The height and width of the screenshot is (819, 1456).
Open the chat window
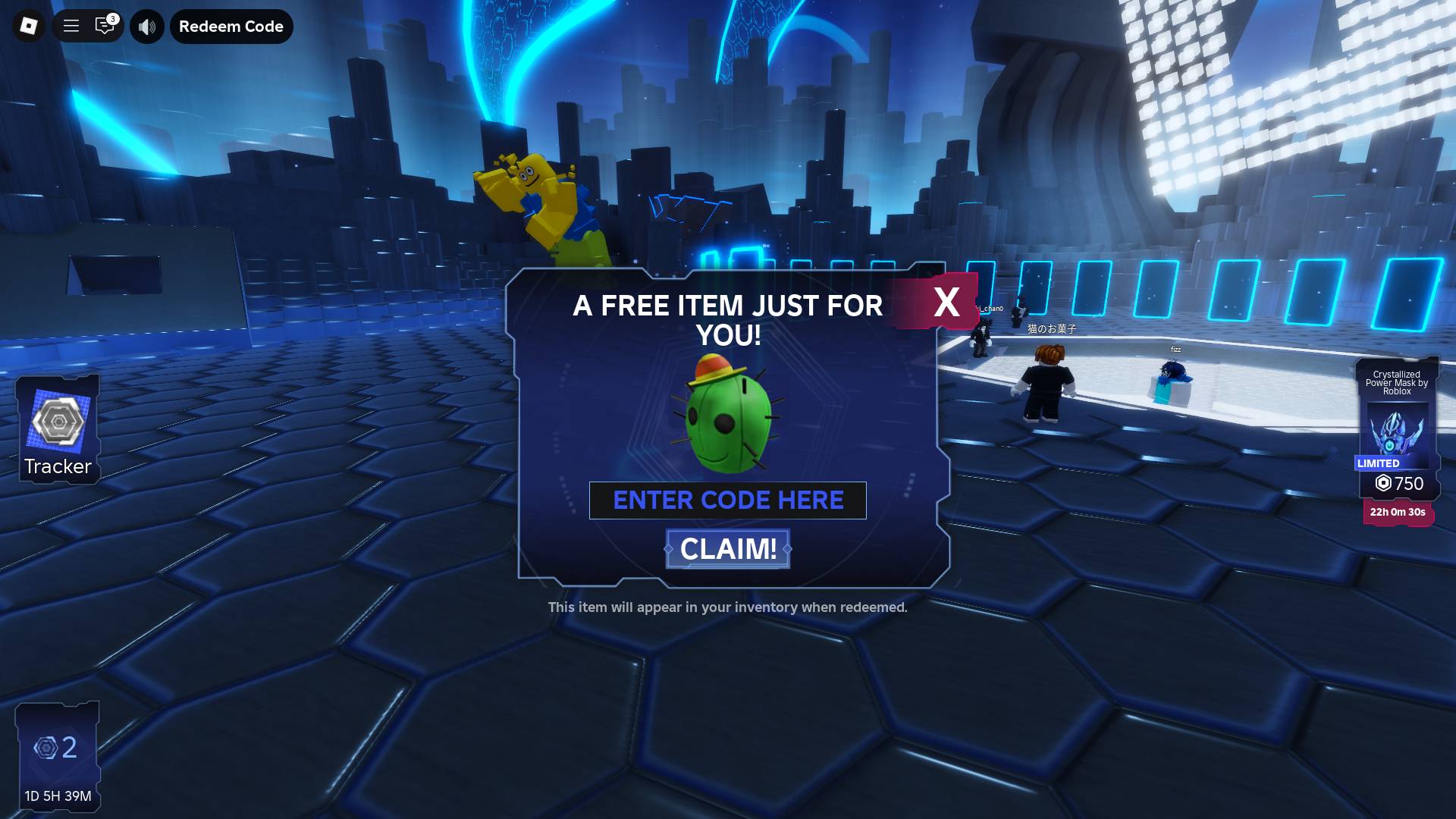pyautogui.click(x=105, y=27)
